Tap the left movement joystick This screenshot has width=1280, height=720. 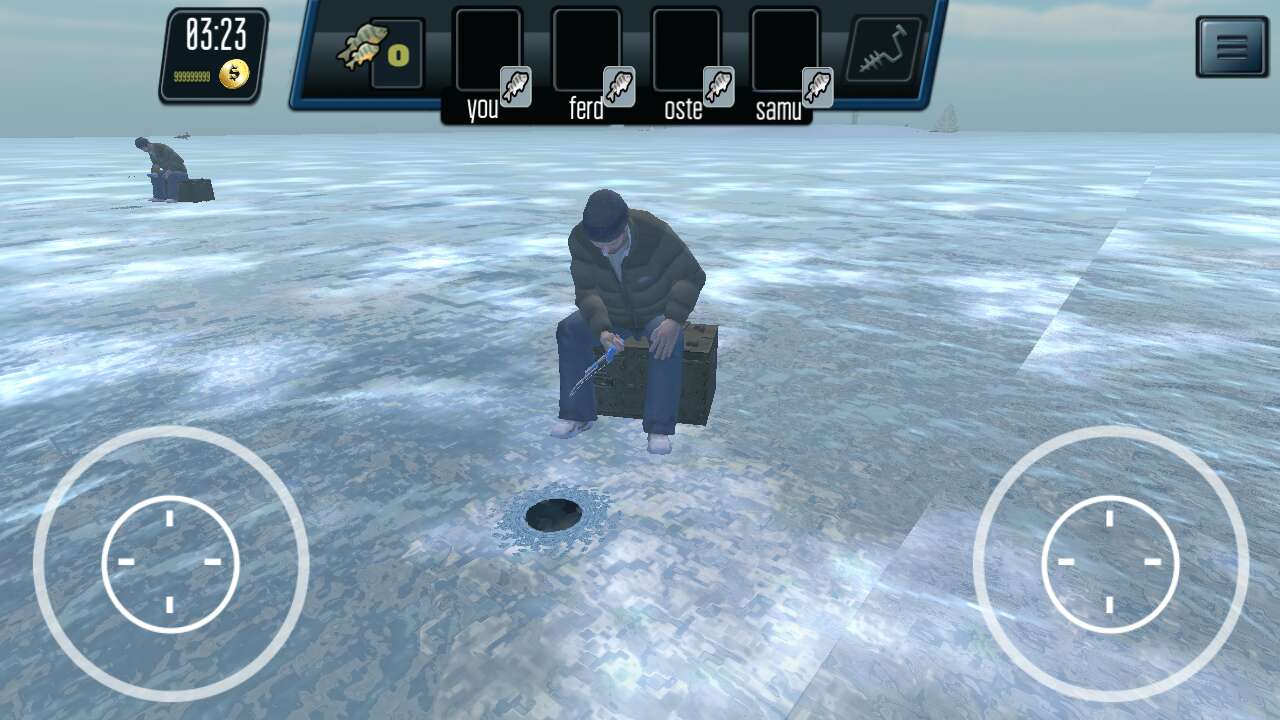coord(170,563)
